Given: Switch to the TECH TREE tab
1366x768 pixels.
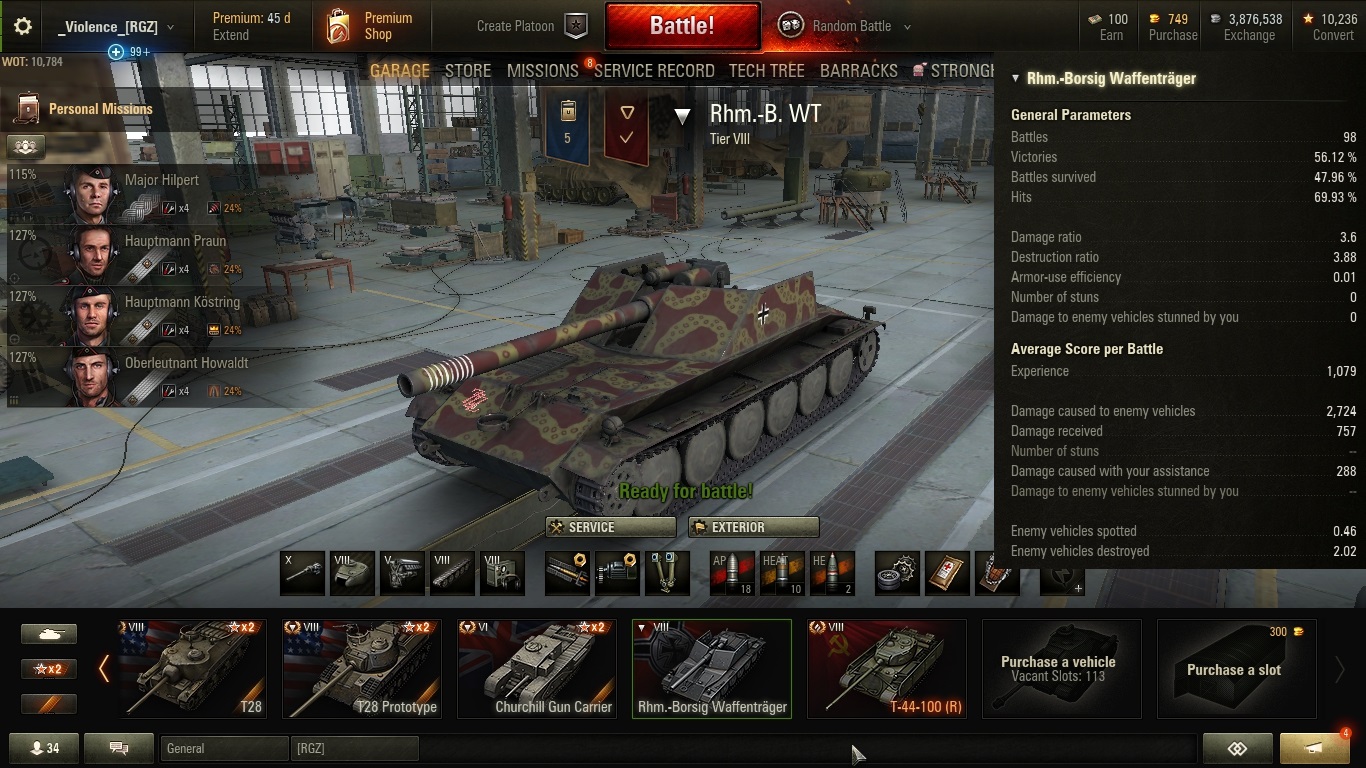Looking at the screenshot, I should tap(766, 71).
